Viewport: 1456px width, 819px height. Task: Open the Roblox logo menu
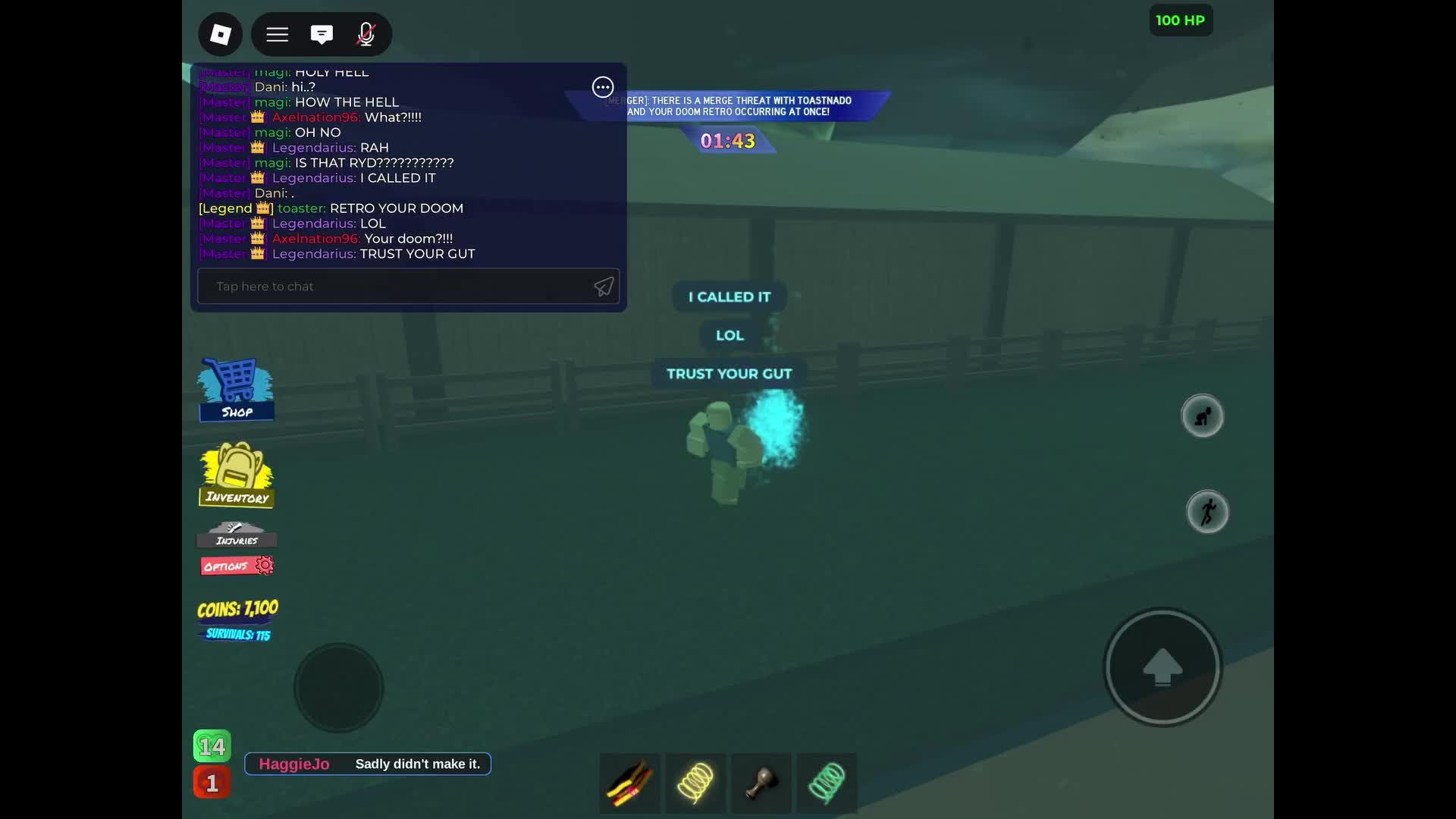pyautogui.click(x=219, y=34)
